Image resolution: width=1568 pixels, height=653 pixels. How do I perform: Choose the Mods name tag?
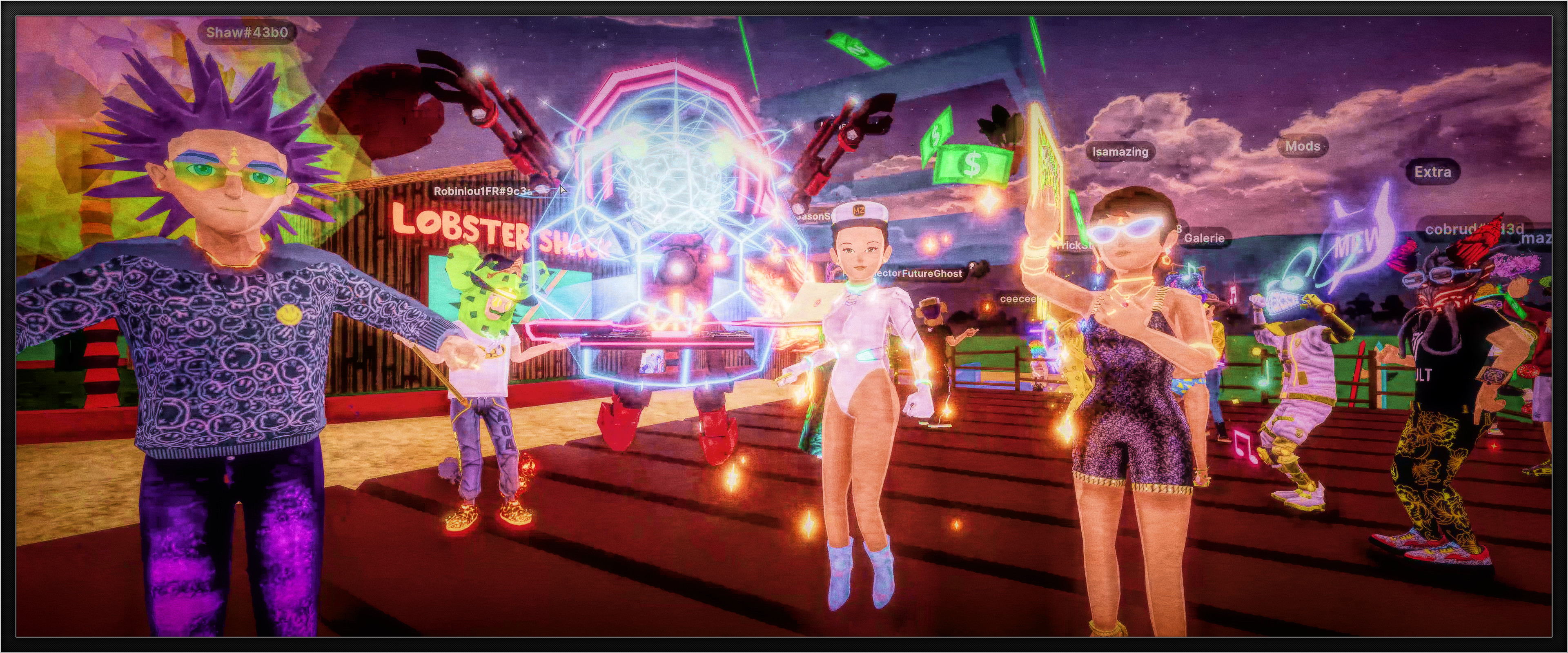(x=1303, y=146)
